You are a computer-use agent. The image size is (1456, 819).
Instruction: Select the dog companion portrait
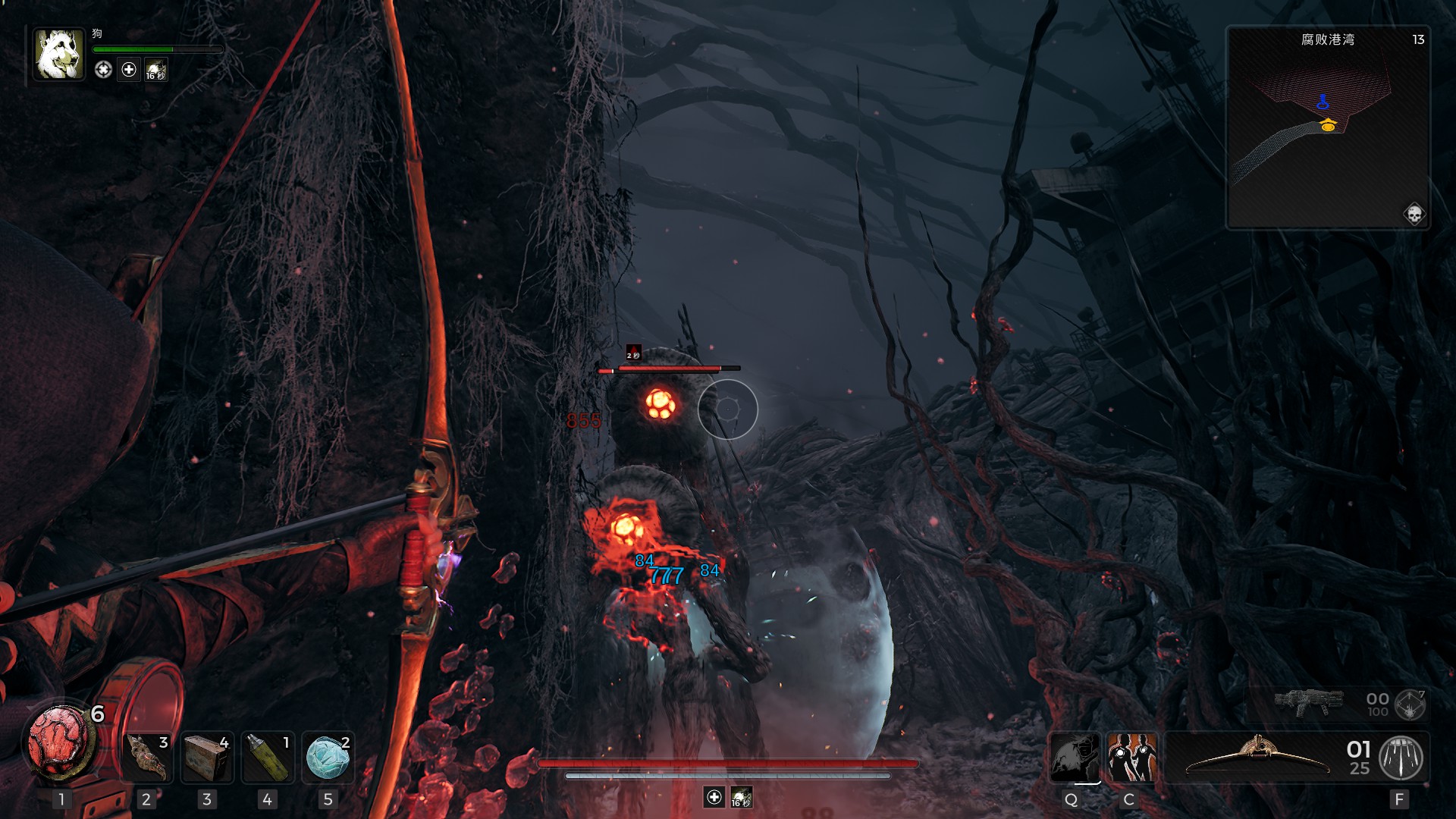(58, 55)
